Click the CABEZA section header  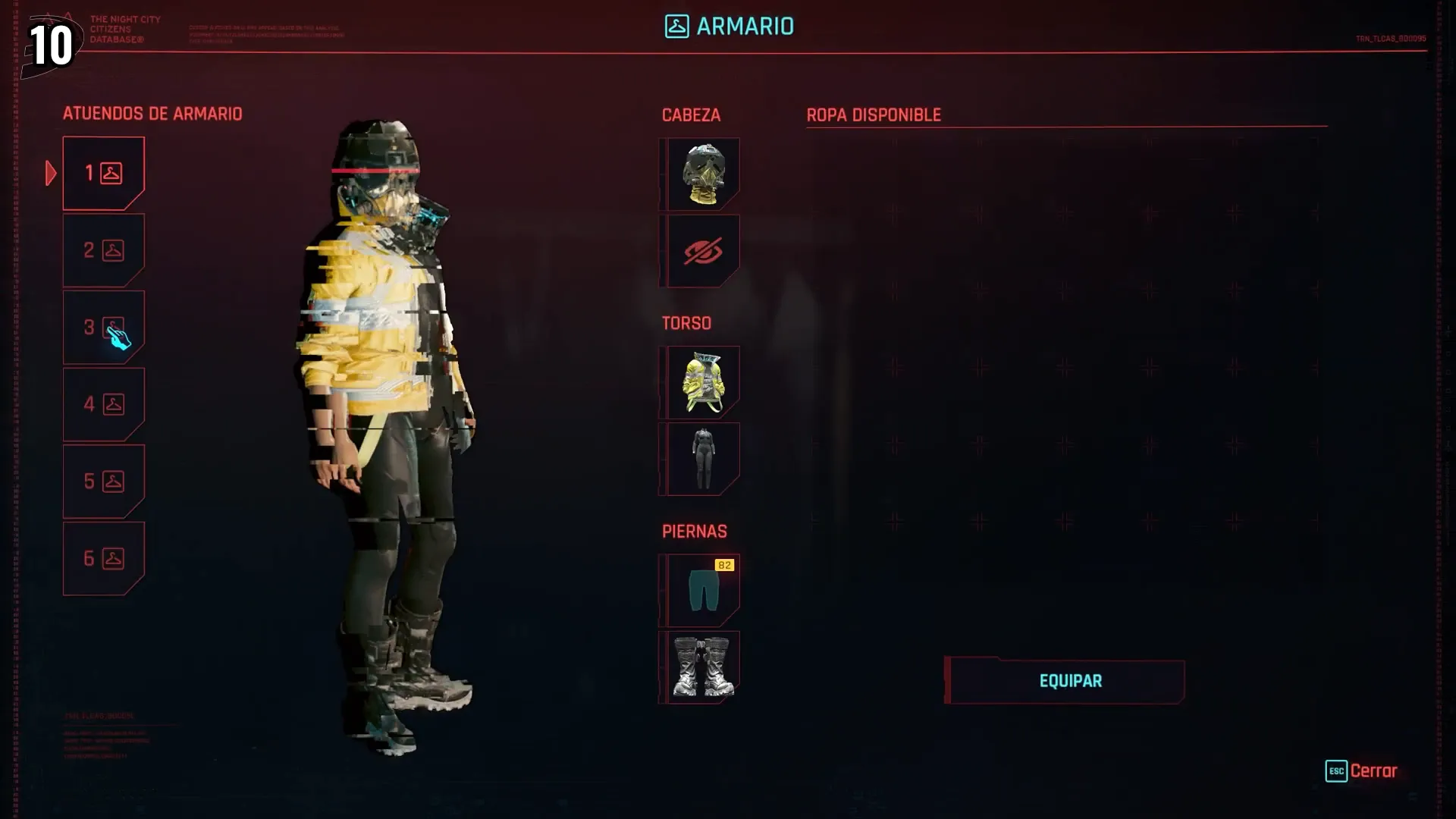691,115
